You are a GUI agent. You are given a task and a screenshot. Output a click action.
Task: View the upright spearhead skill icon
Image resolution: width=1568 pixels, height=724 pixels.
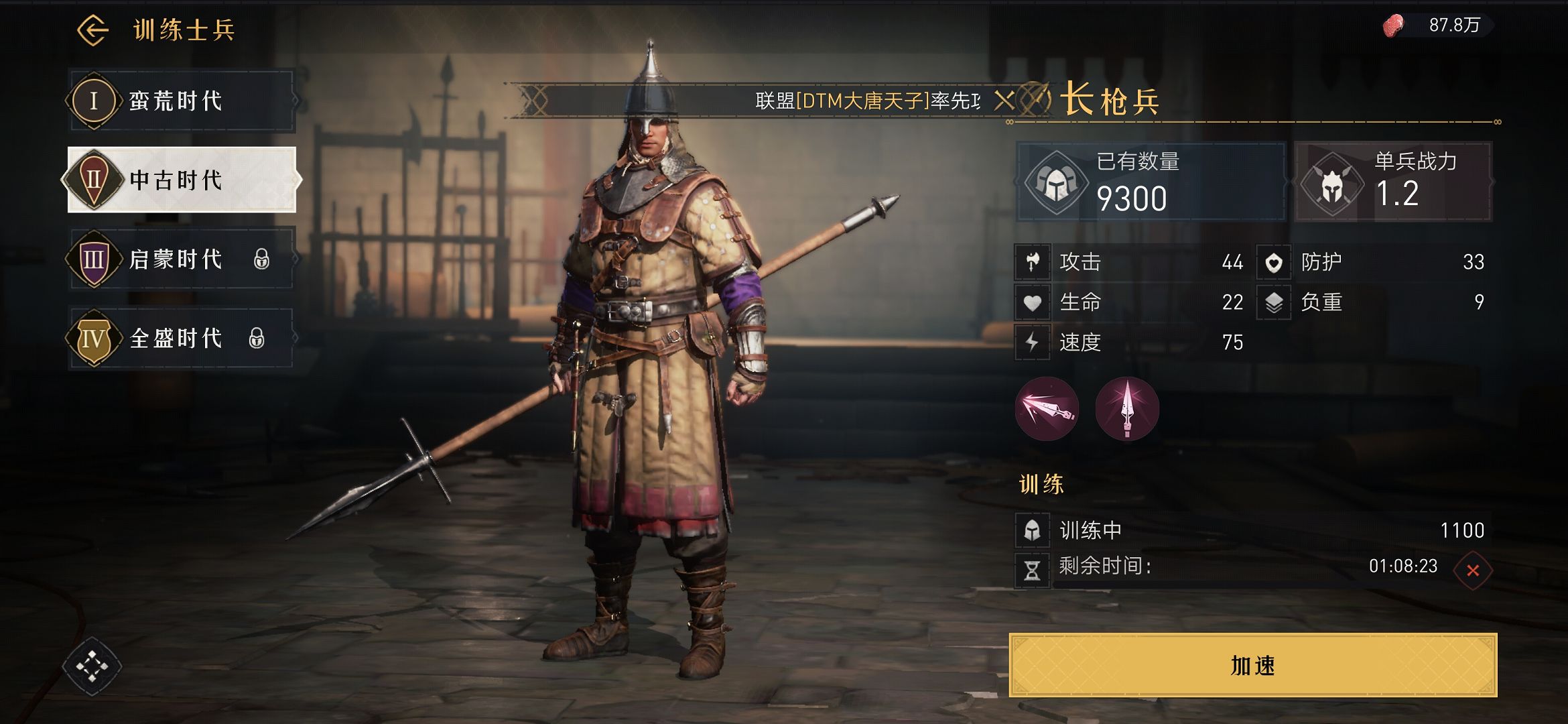(x=1127, y=408)
